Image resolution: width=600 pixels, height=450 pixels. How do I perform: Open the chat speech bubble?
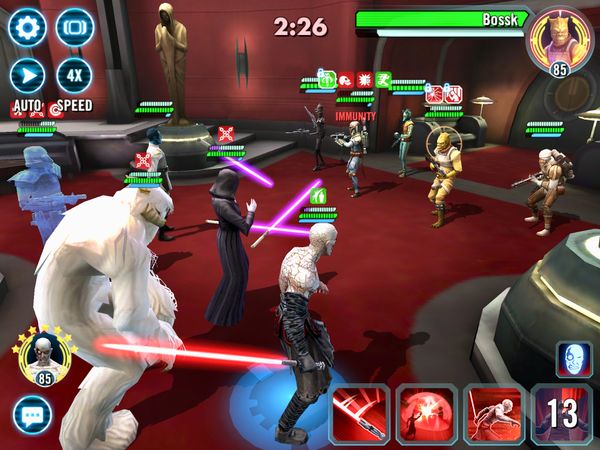coord(32,414)
